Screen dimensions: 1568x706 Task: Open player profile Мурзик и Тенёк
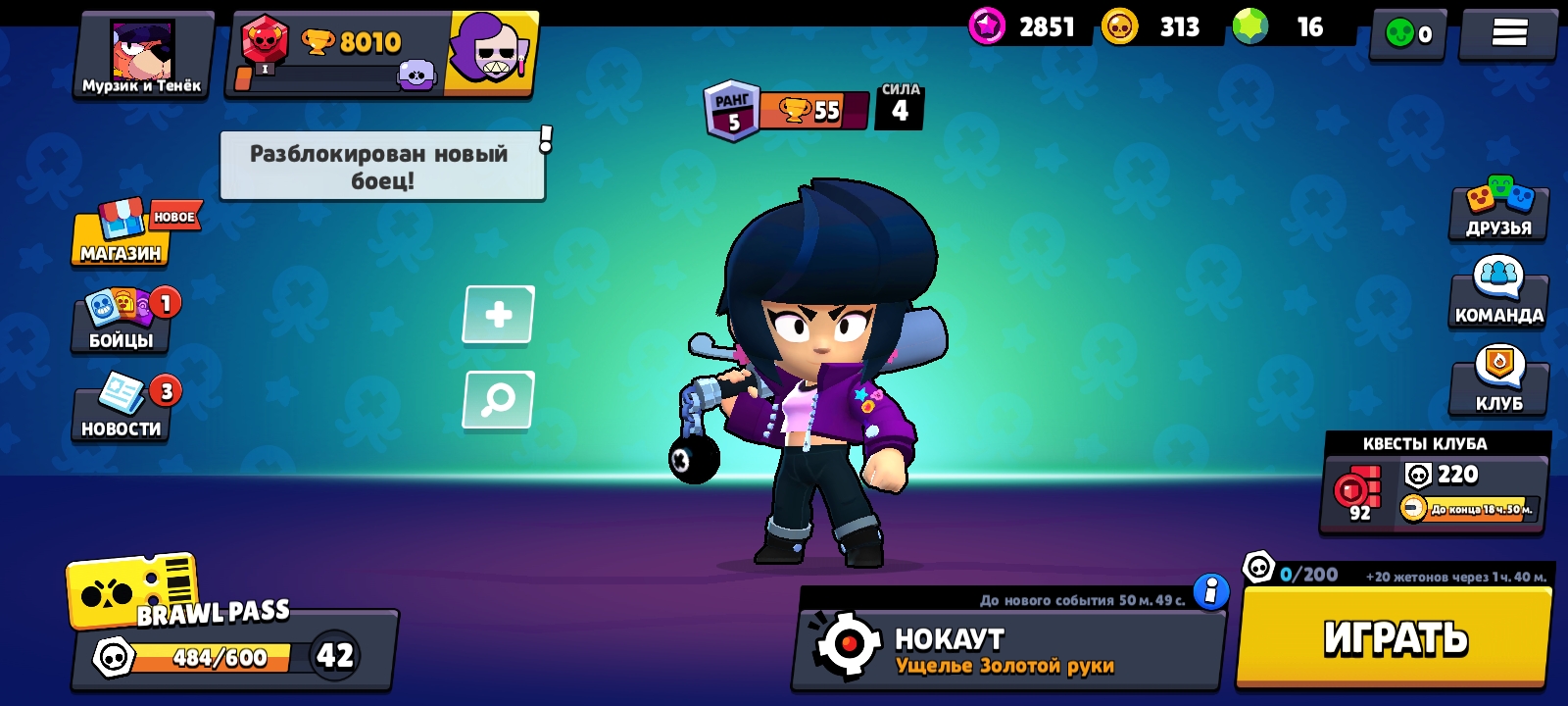coord(143,55)
